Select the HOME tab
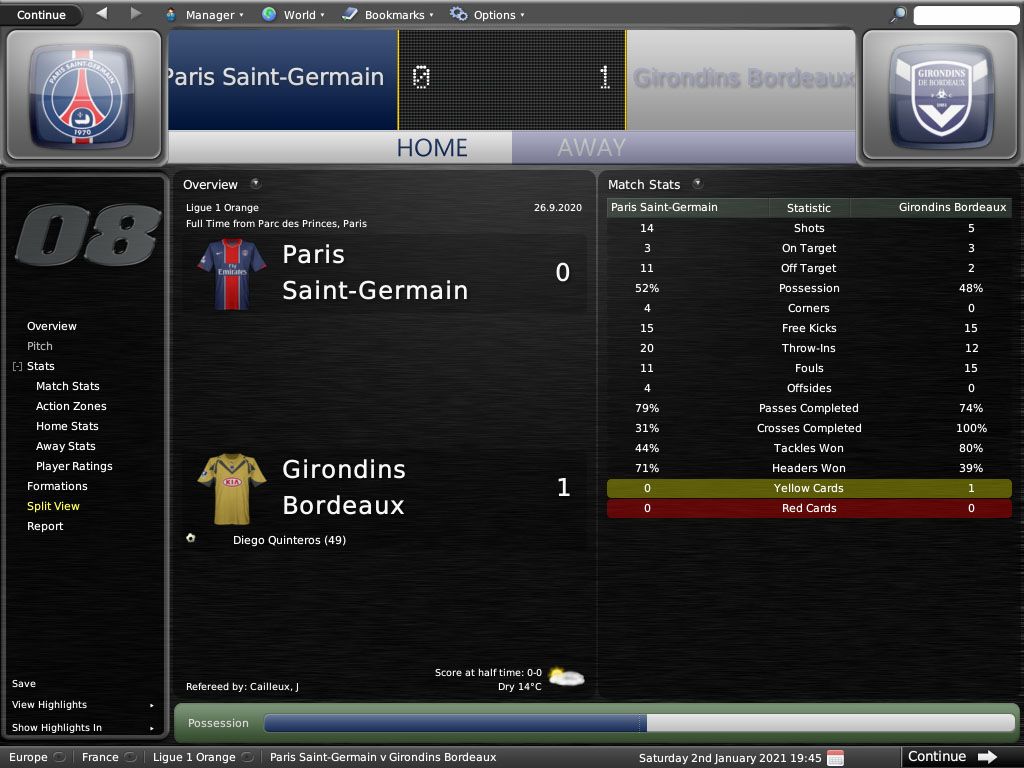 tap(432, 148)
